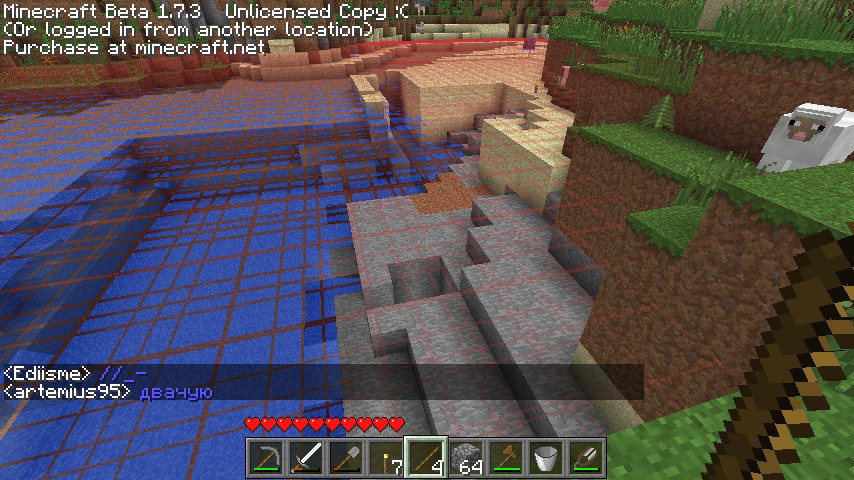Screen dimensions: 854x480
Task: Choose the cobblestone stack of 64
Action: [466, 458]
